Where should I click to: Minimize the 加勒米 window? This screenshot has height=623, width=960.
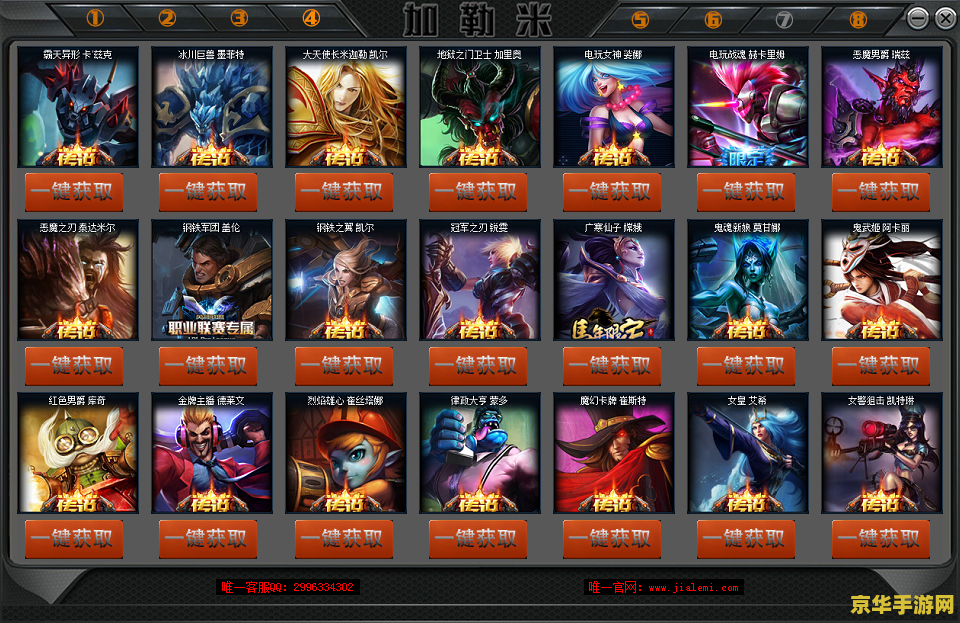[x=917, y=18]
